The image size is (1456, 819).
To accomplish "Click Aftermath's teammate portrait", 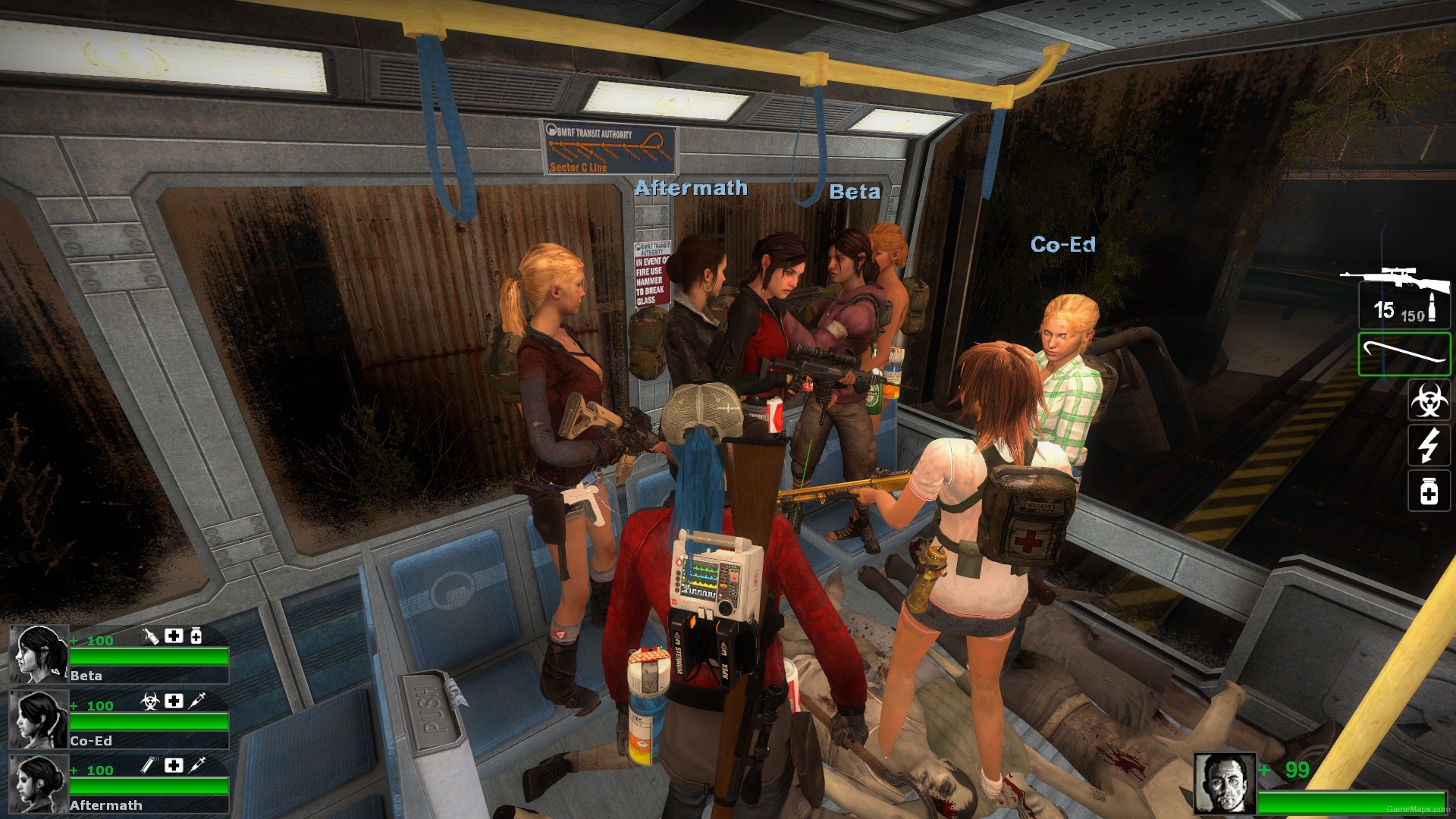I will (x=39, y=783).
